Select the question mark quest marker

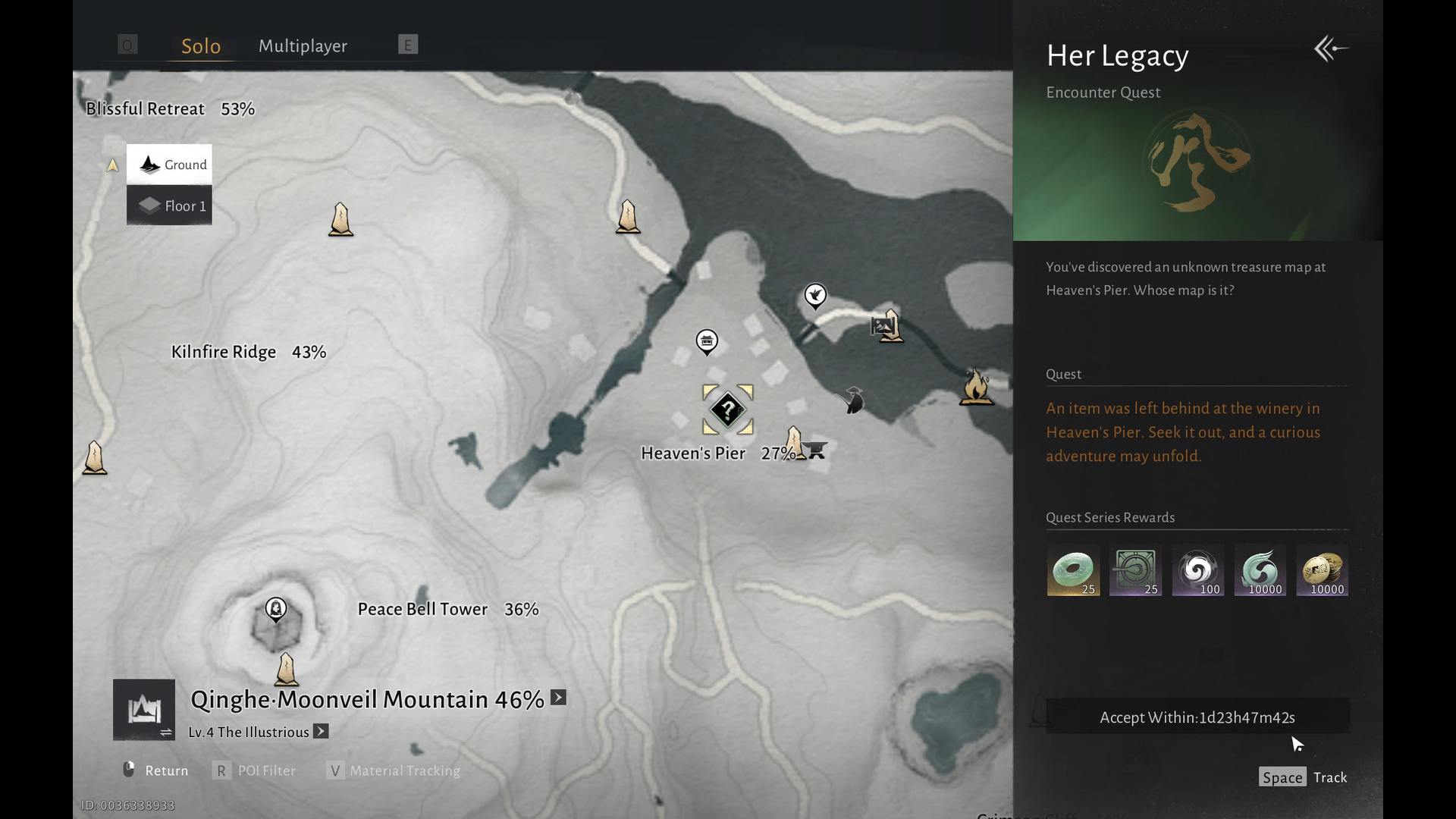[x=727, y=409]
